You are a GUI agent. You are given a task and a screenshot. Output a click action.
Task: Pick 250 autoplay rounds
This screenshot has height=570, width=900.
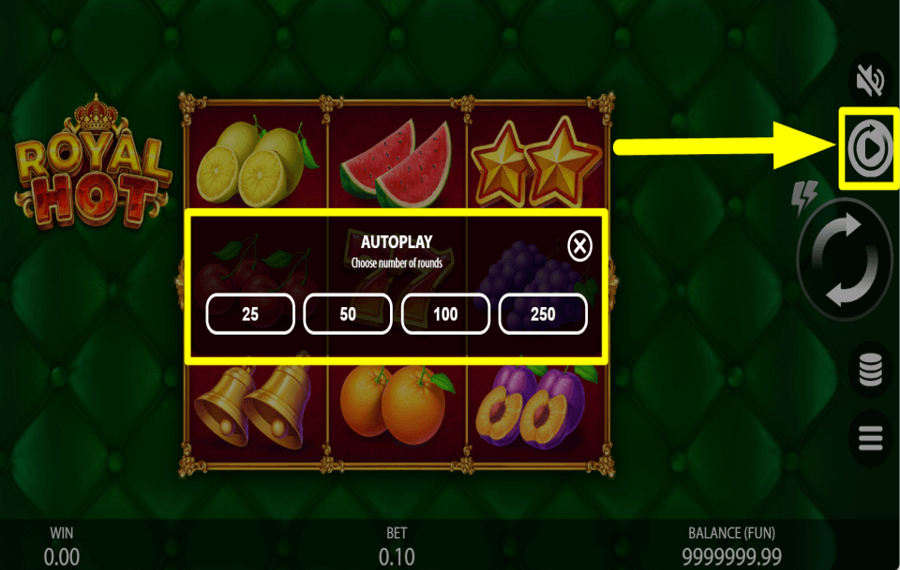[x=542, y=314]
